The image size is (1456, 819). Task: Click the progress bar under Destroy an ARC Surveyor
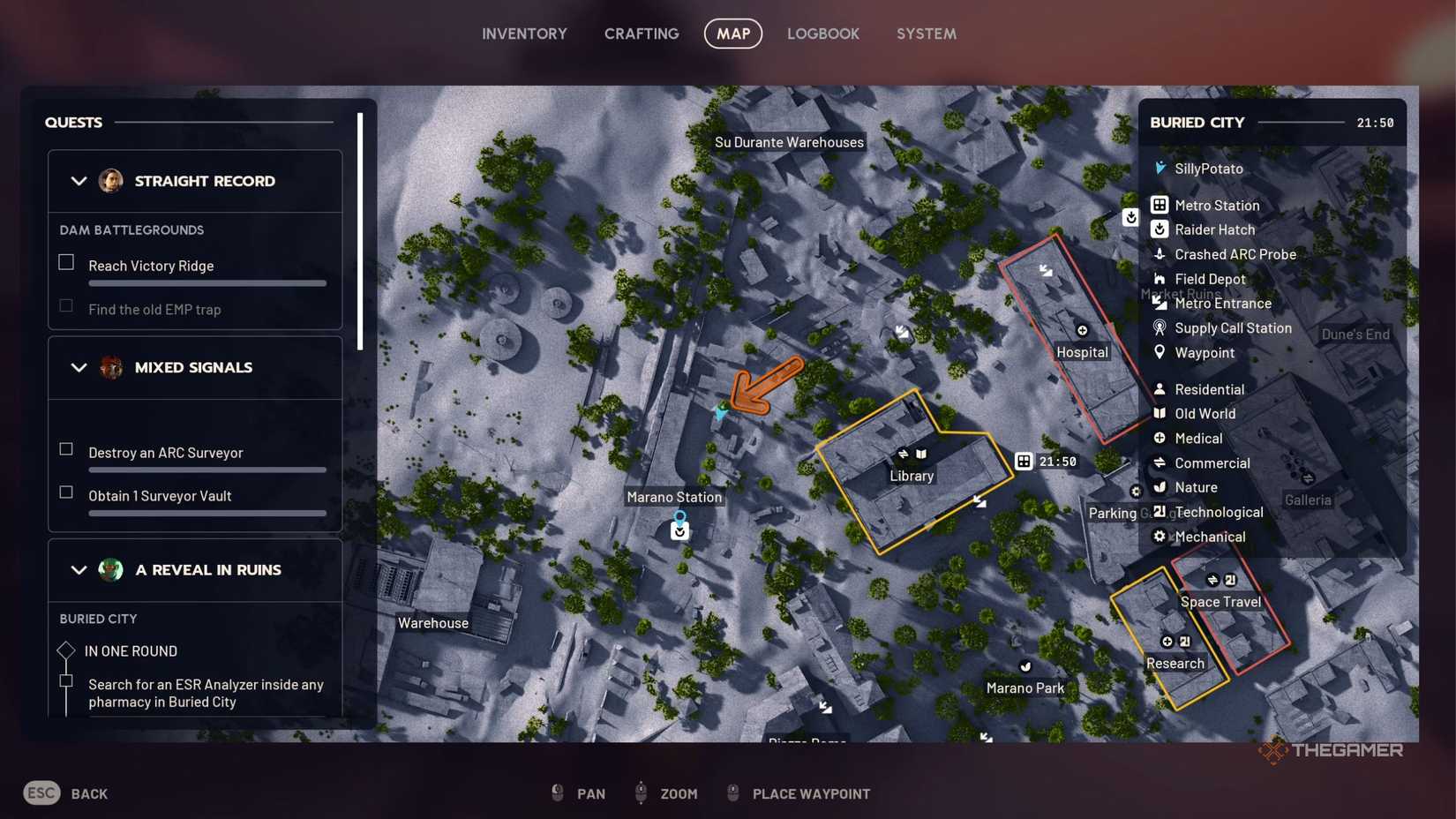pos(206,470)
